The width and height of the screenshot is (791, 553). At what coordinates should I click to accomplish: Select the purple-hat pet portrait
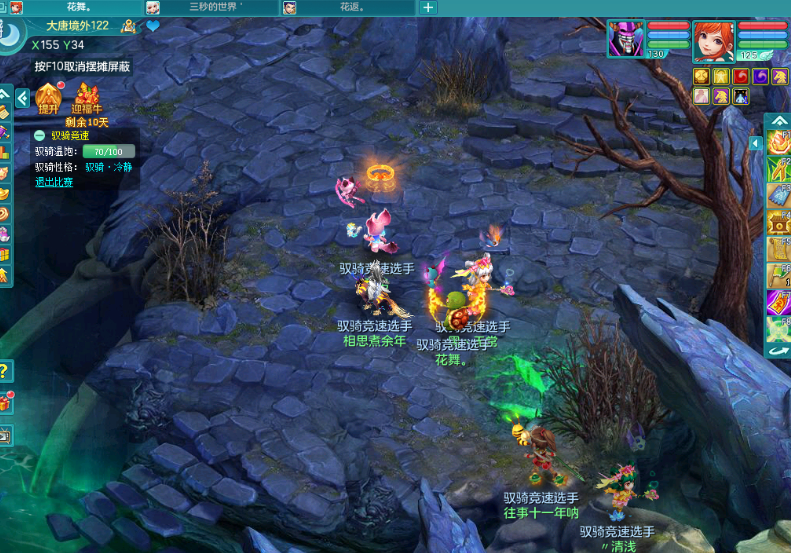click(x=626, y=40)
